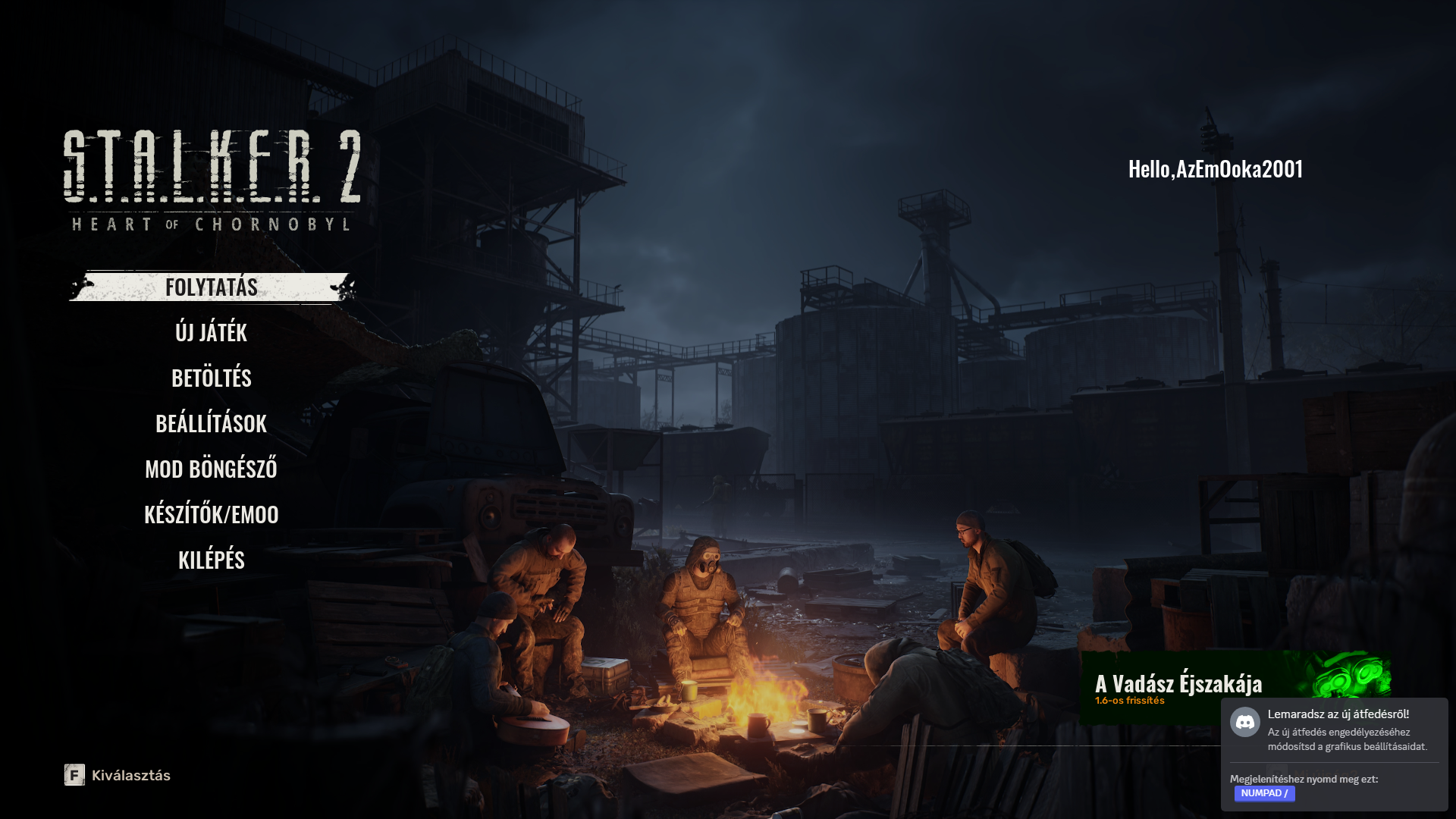
Task: Open the Mod Böngésző mod browser
Action: [x=212, y=469]
